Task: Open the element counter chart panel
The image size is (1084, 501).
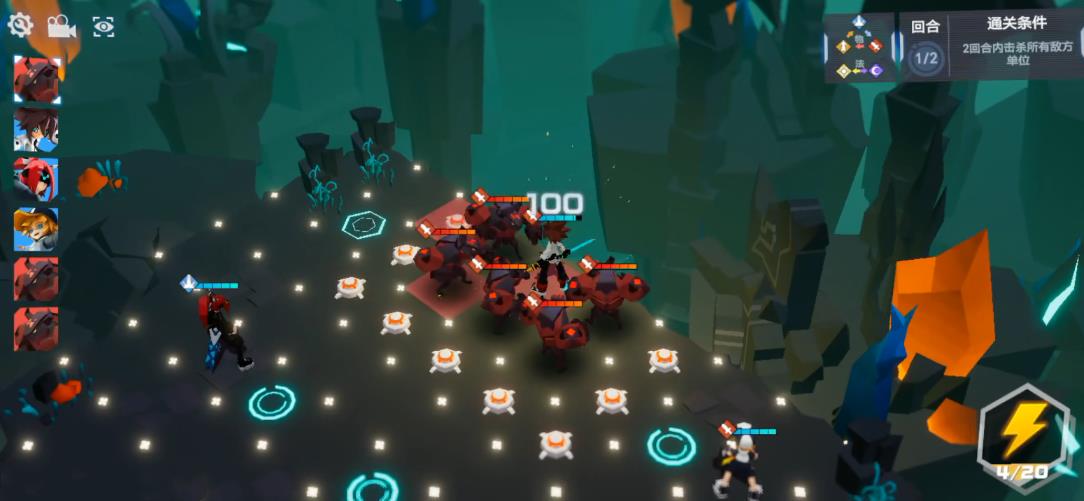Action: pos(860,48)
